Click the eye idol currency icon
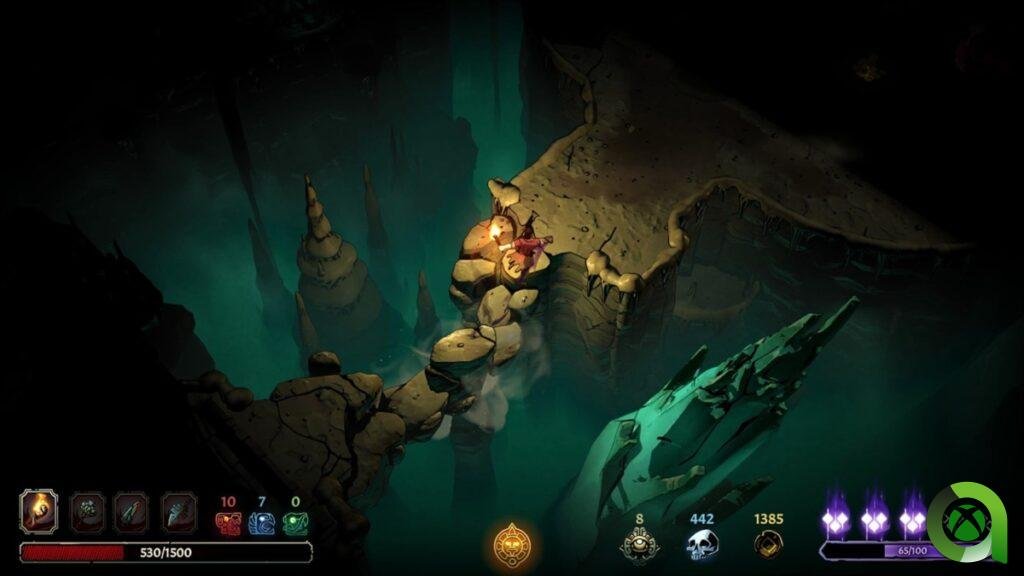 tap(640, 544)
